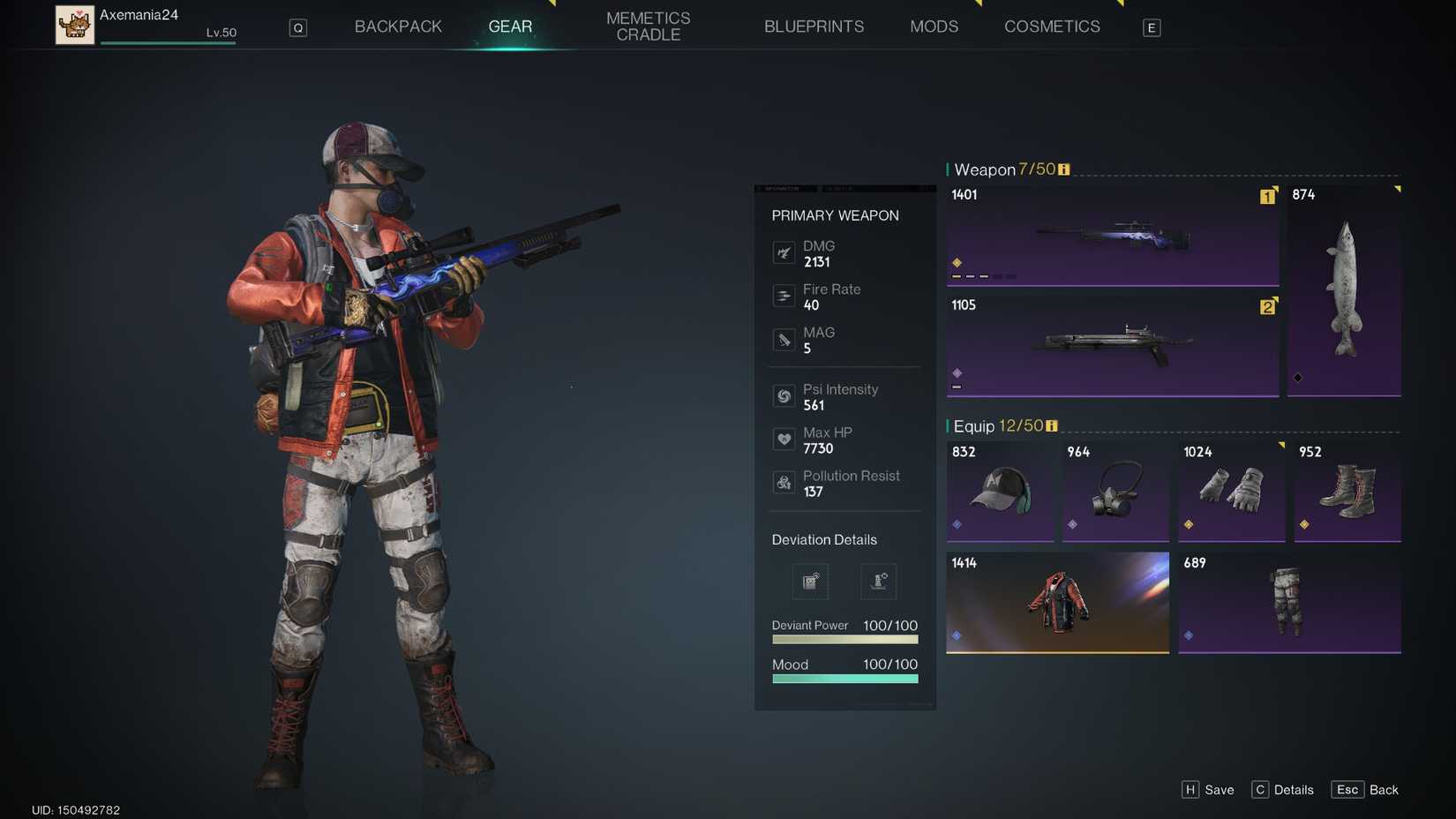Screen dimensions: 1456x819
Task: Open the MEMETICS CRADLE tab
Action: coord(648,25)
